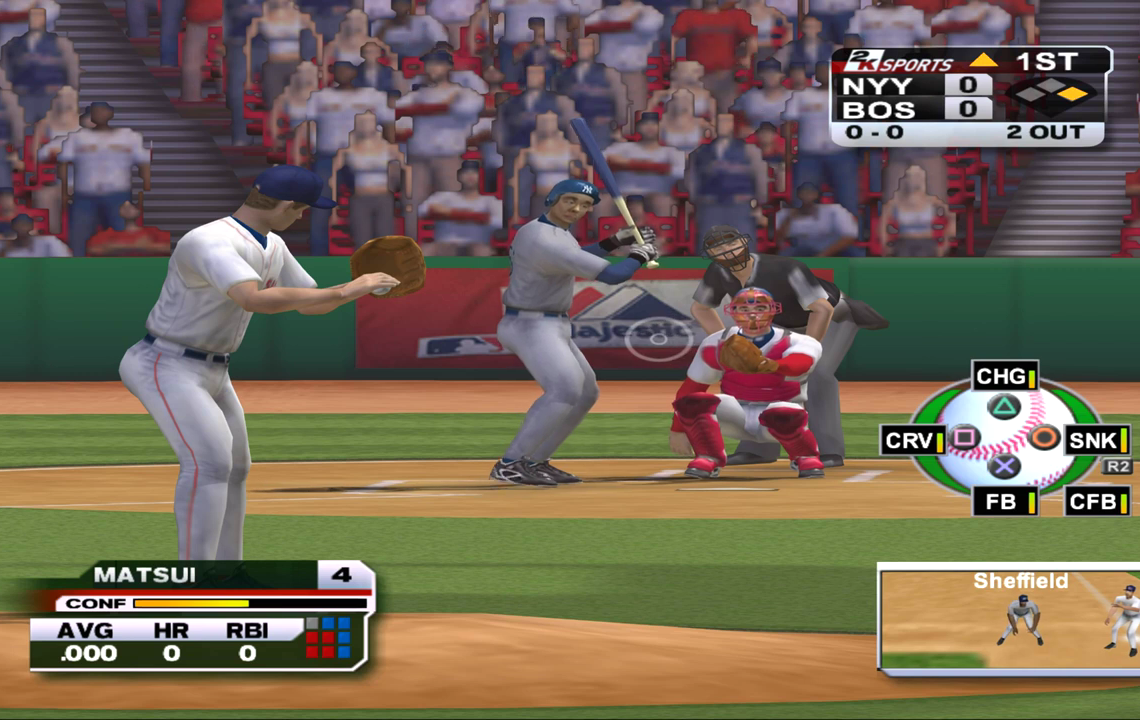Select the FB fastball pitch
This screenshot has width=1140, height=720.
tap(1004, 501)
